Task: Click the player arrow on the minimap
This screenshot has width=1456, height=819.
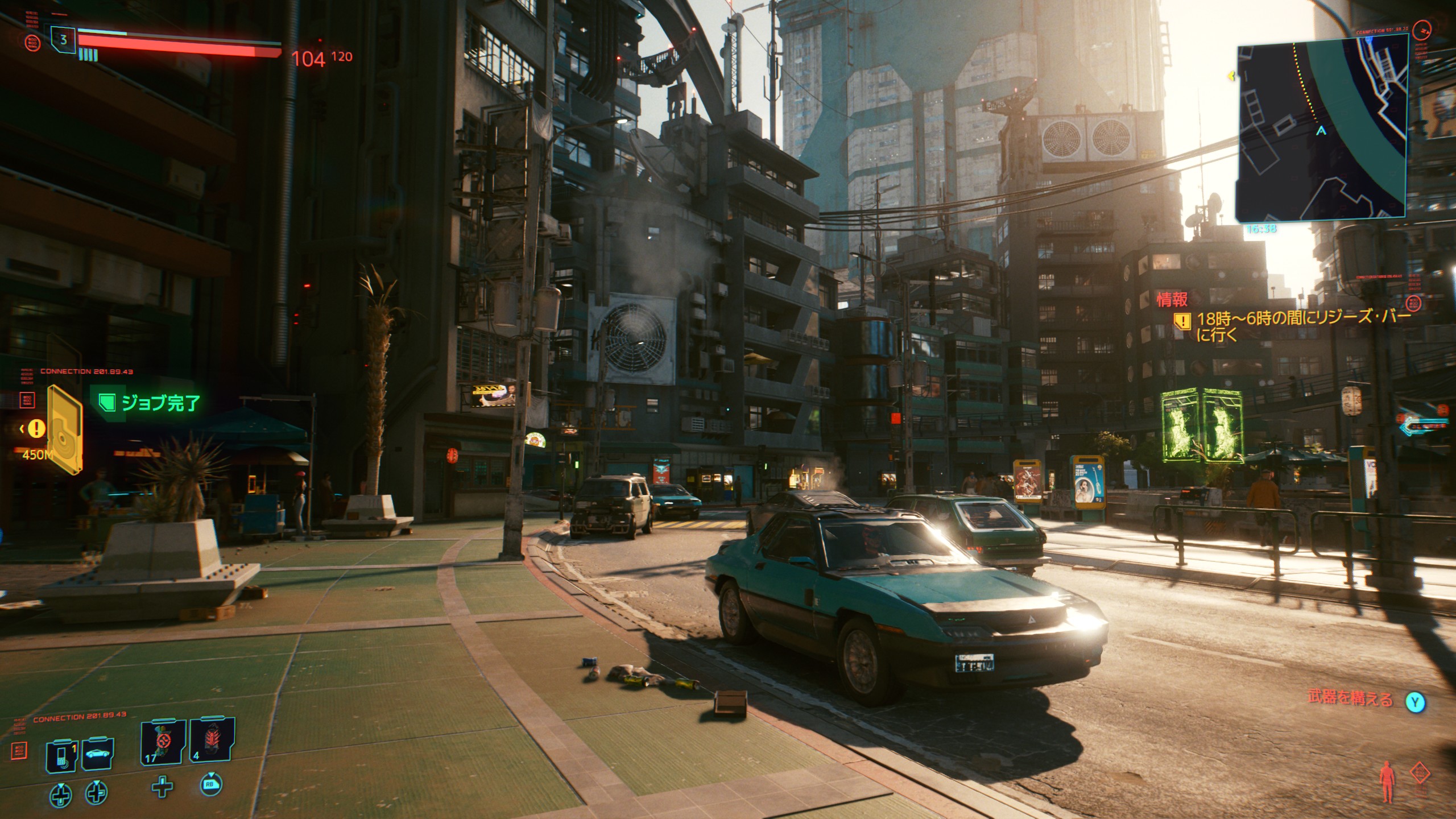Action: [x=1321, y=131]
